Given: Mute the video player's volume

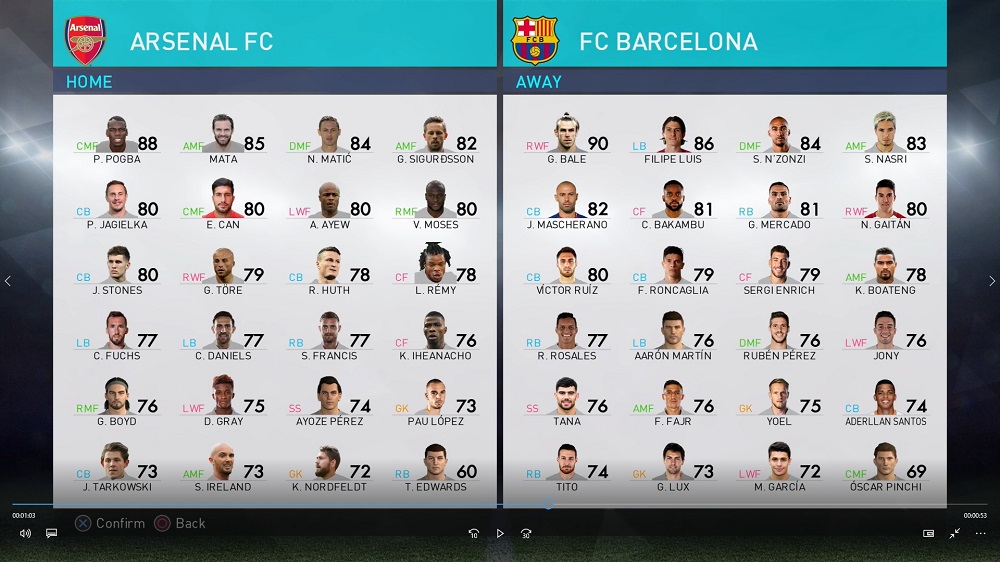Looking at the screenshot, I should pos(25,534).
